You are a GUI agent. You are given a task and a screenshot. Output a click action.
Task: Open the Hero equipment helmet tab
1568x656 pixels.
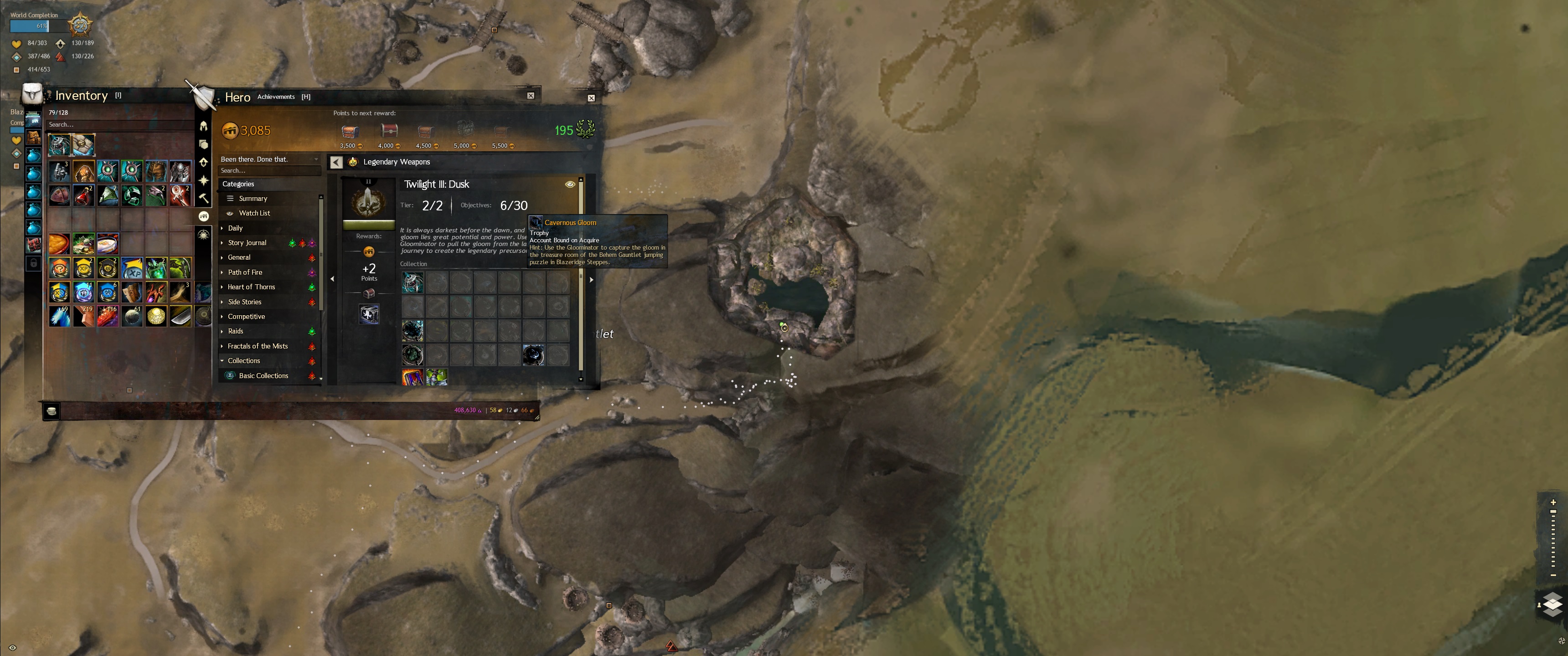click(x=204, y=126)
